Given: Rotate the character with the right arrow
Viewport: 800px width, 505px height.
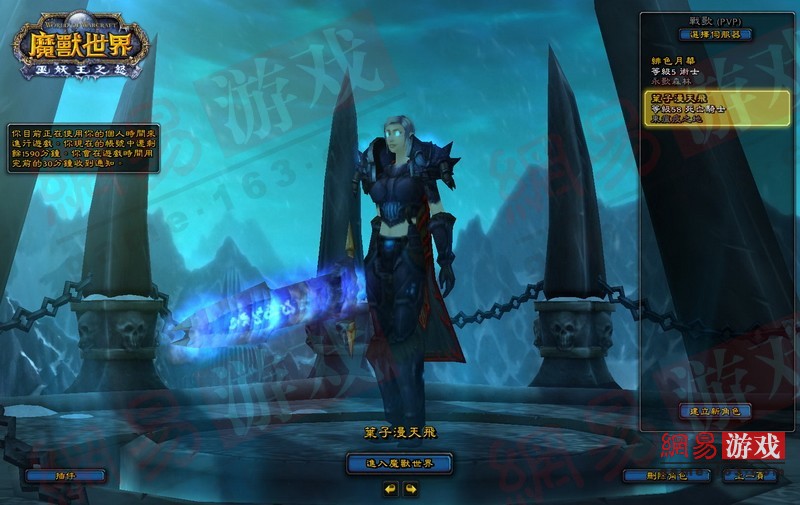Looking at the screenshot, I should point(410,489).
